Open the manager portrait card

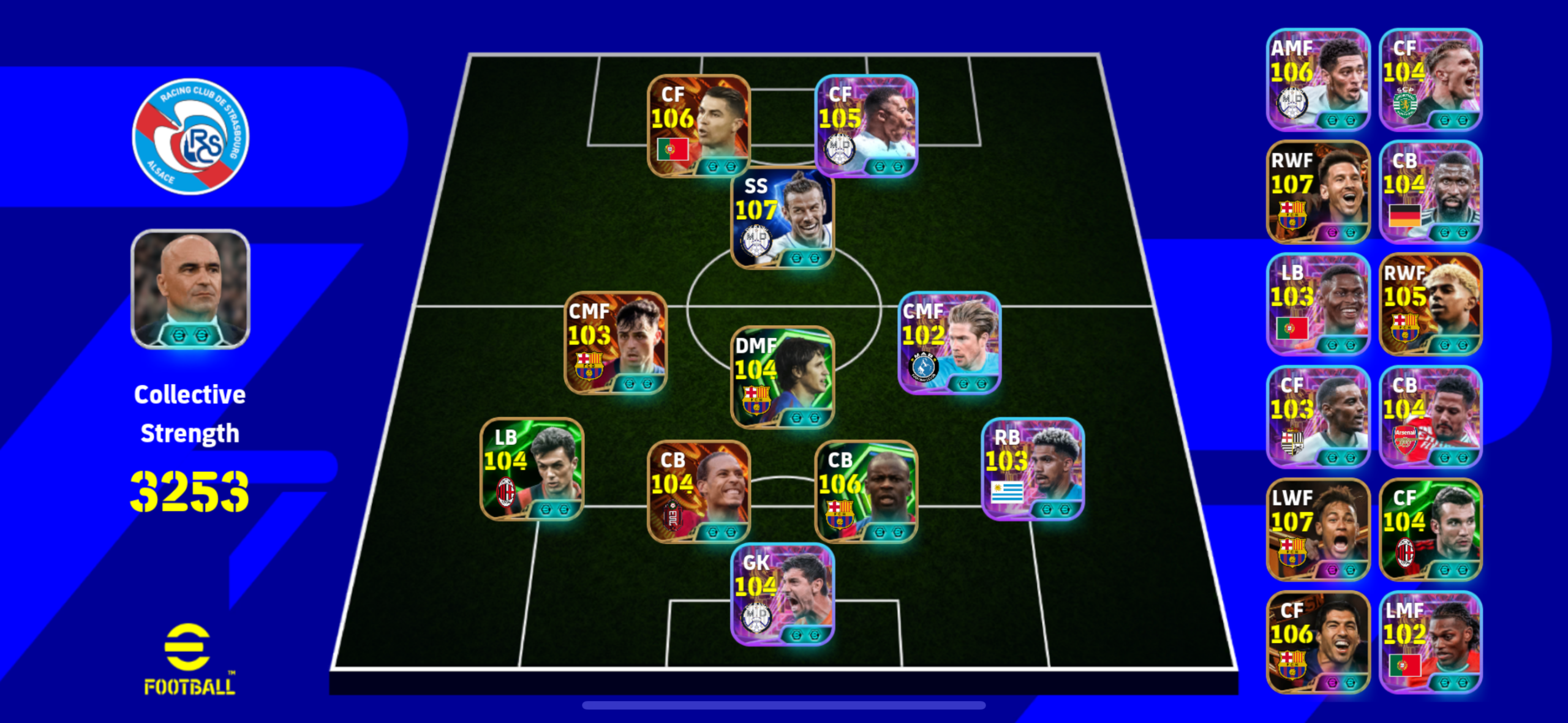tap(190, 289)
